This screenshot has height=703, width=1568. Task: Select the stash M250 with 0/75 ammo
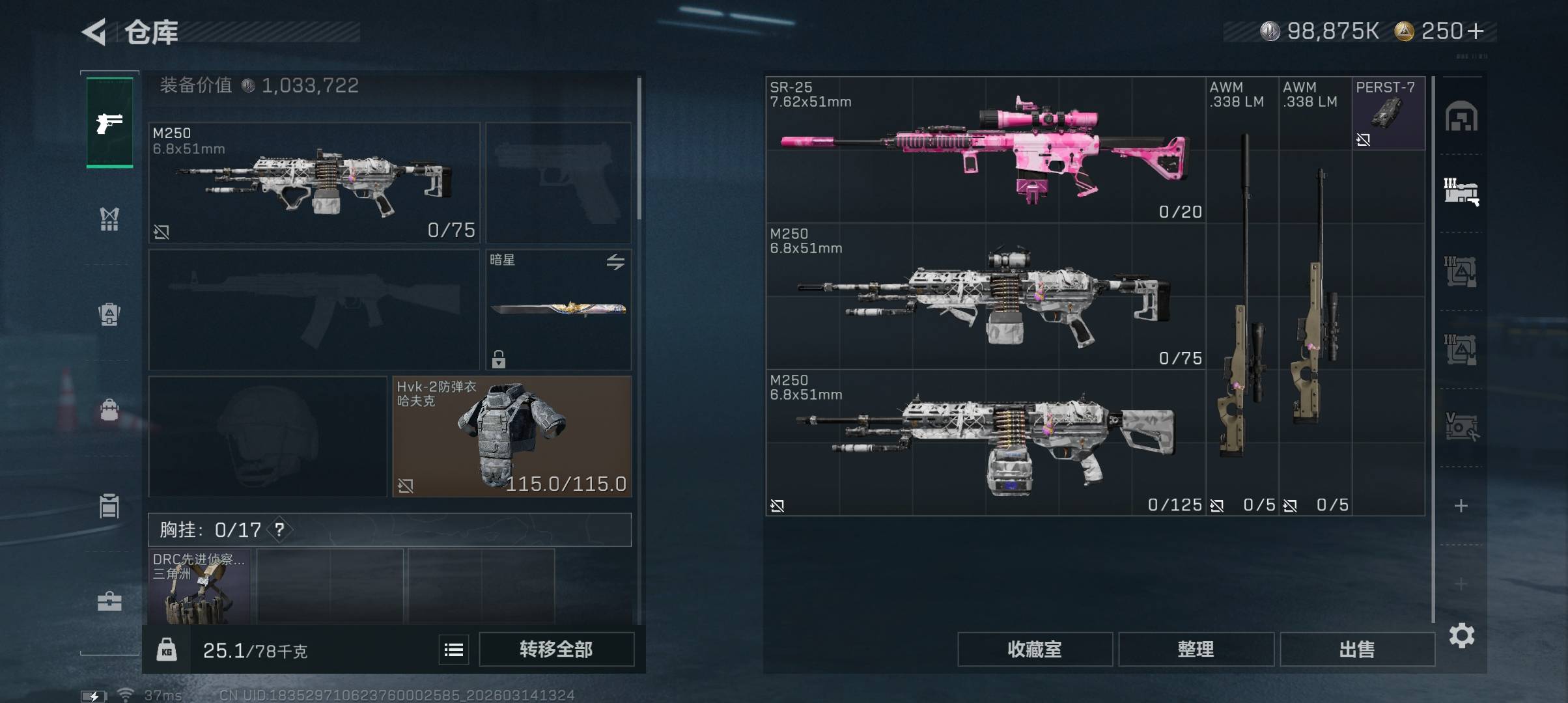coord(985,296)
